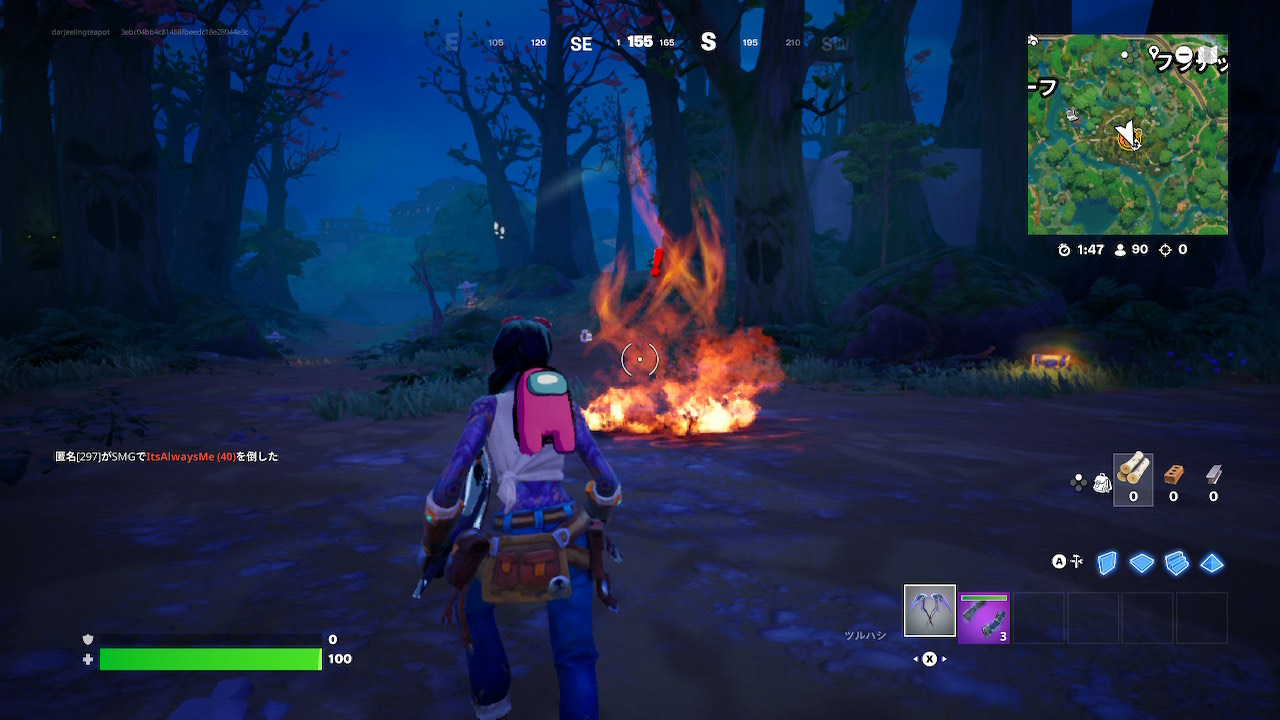
Task: Select the floor building piece
Action: pyautogui.click(x=1142, y=563)
